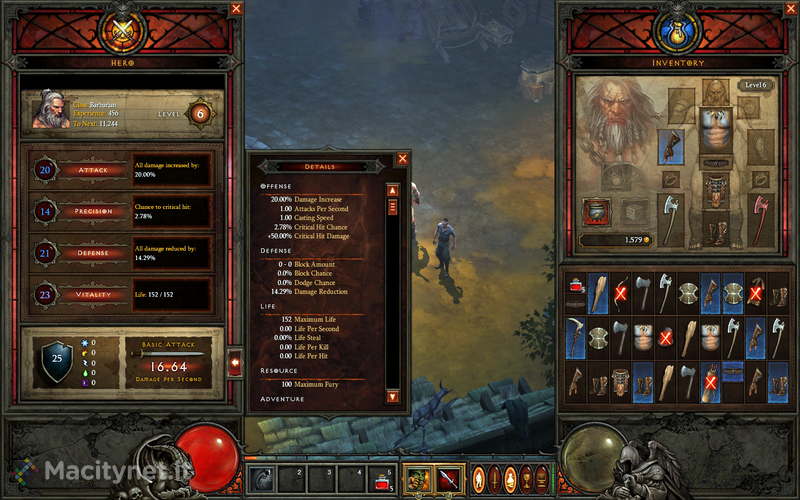Choose the Defense attribute button
The height and width of the screenshot is (500, 800).
tap(93, 254)
